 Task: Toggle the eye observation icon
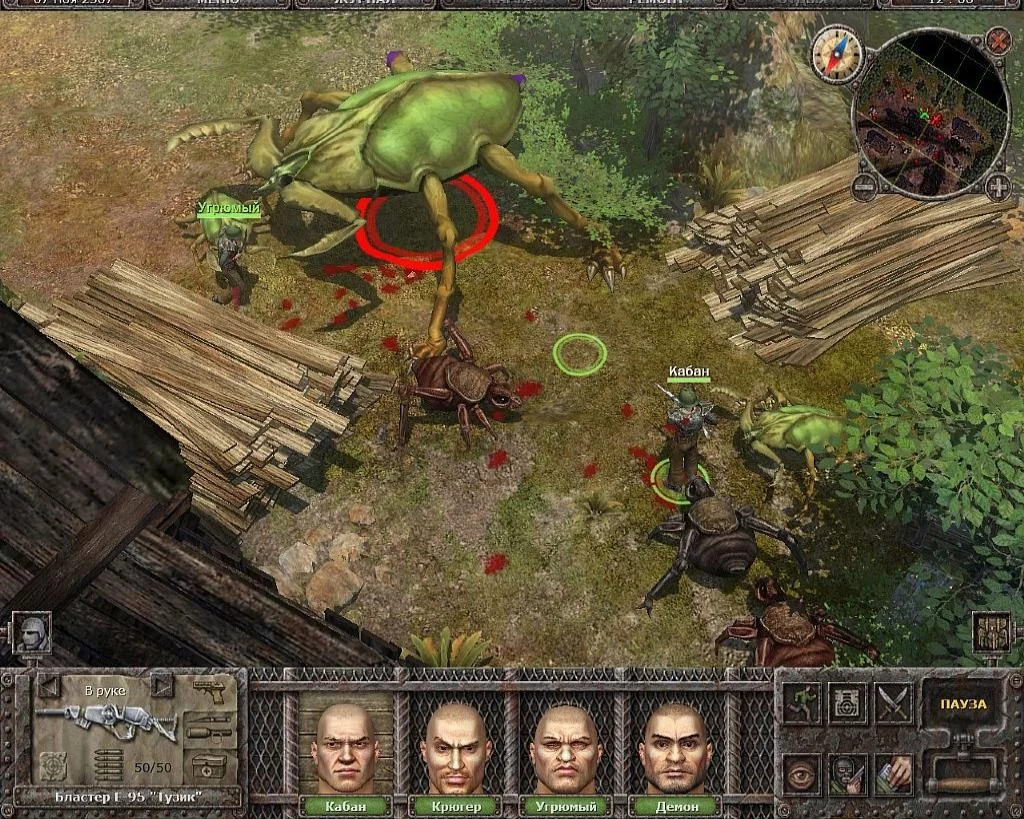click(x=801, y=773)
